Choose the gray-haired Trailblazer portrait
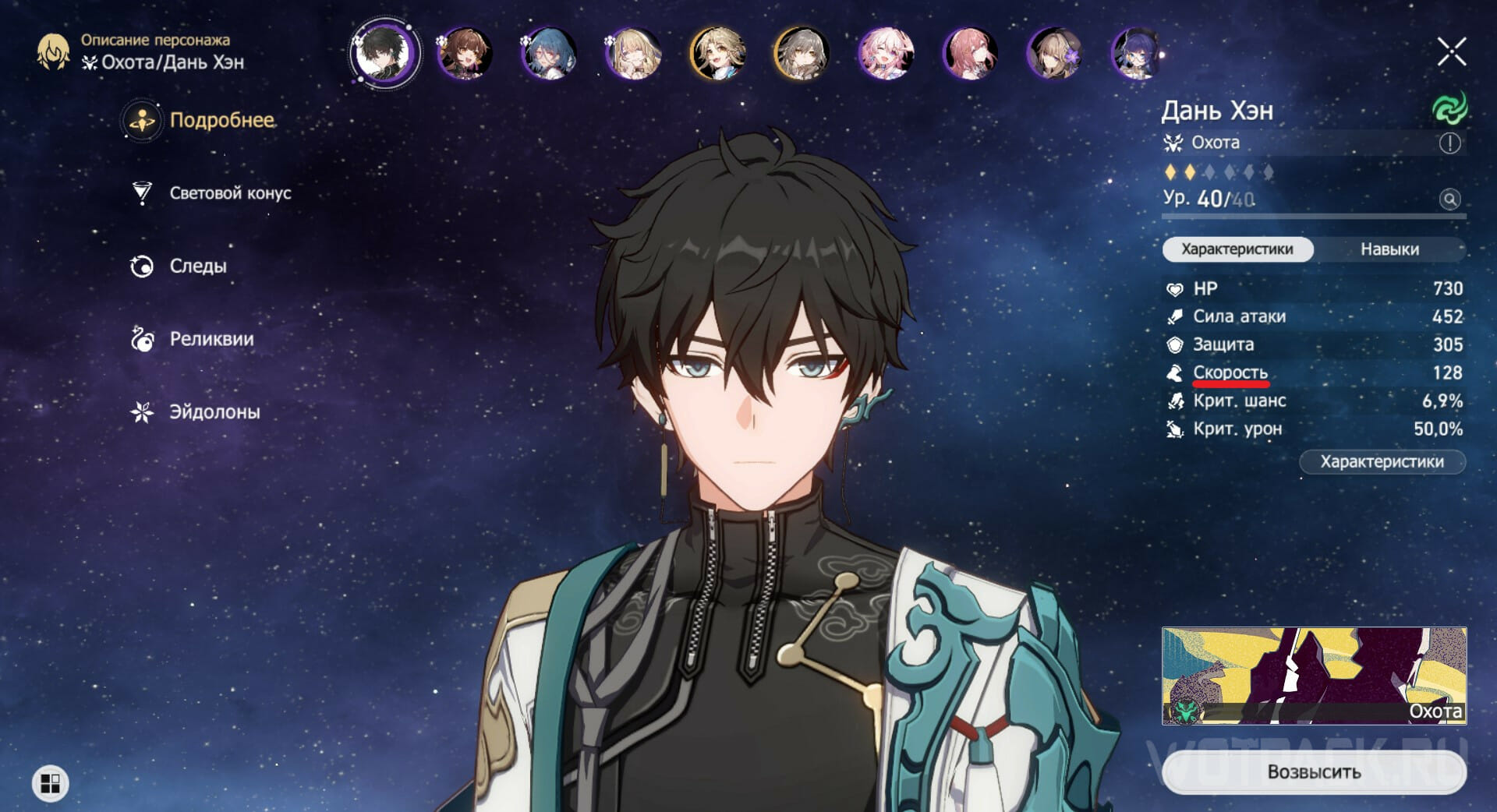The width and height of the screenshot is (1497, 812). pyautogui.click(x=802, y=53)
